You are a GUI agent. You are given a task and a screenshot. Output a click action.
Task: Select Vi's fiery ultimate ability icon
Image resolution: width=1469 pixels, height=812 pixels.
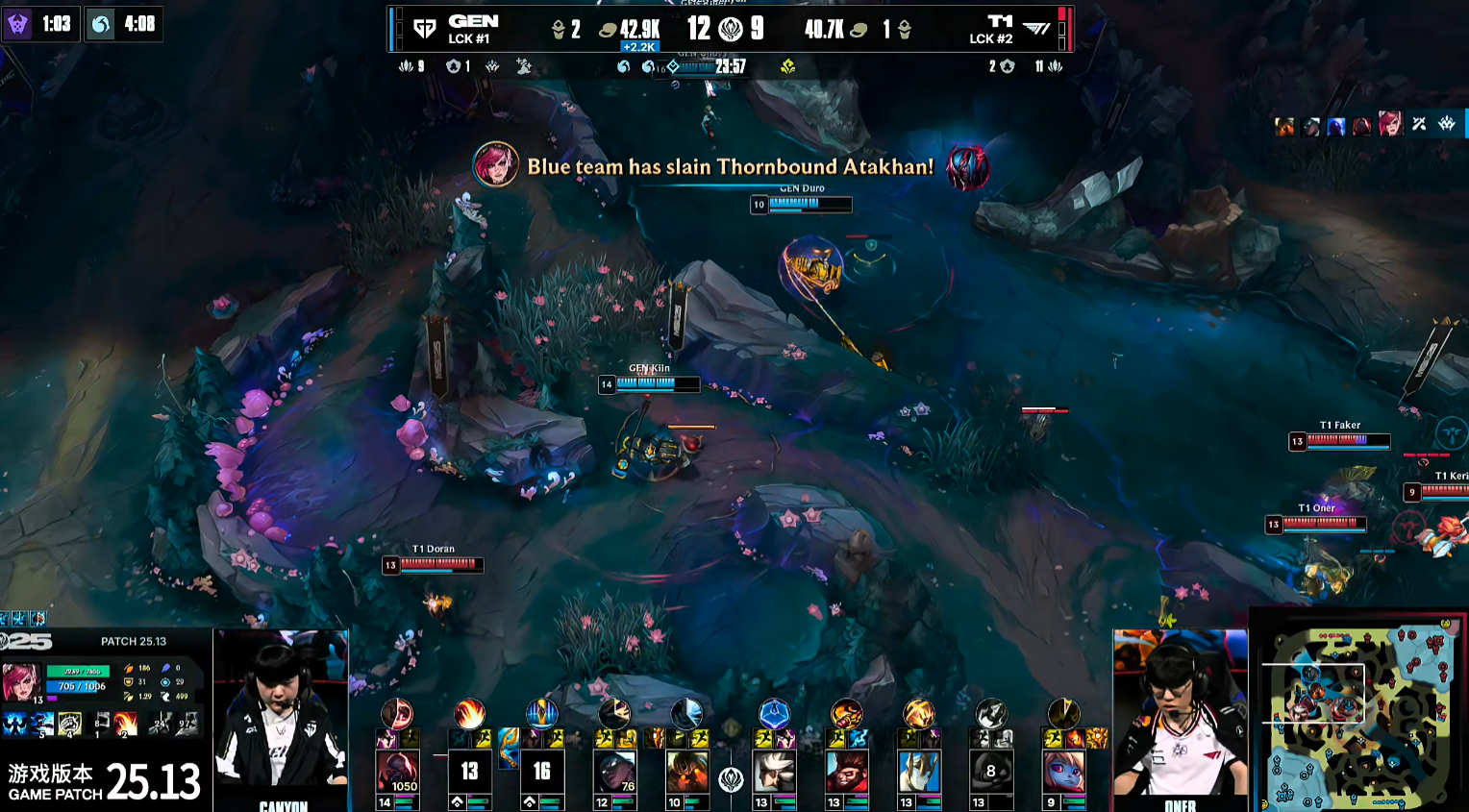[126, 723]
